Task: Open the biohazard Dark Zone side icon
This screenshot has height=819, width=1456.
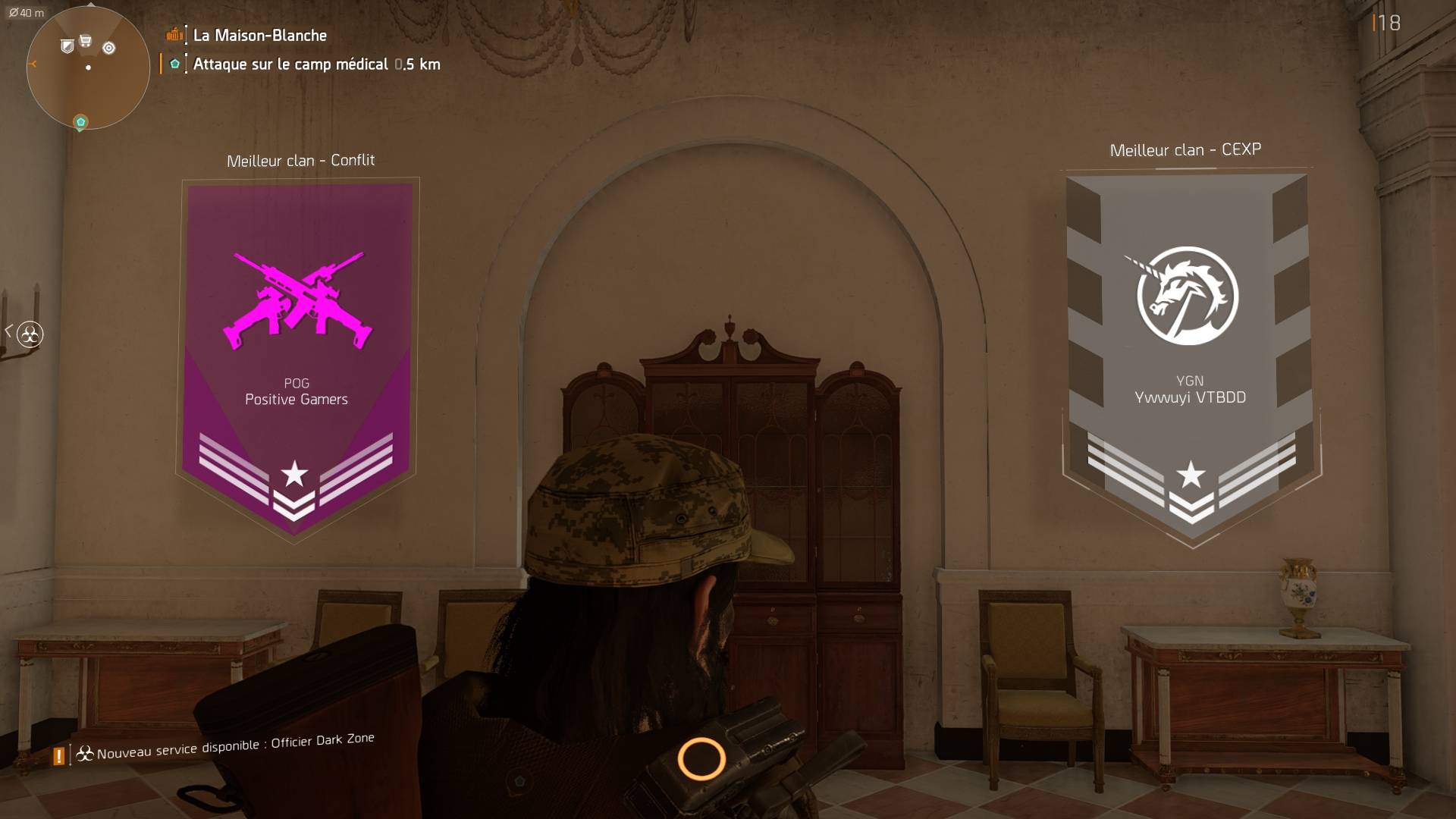Action: (x=30, y=334)
